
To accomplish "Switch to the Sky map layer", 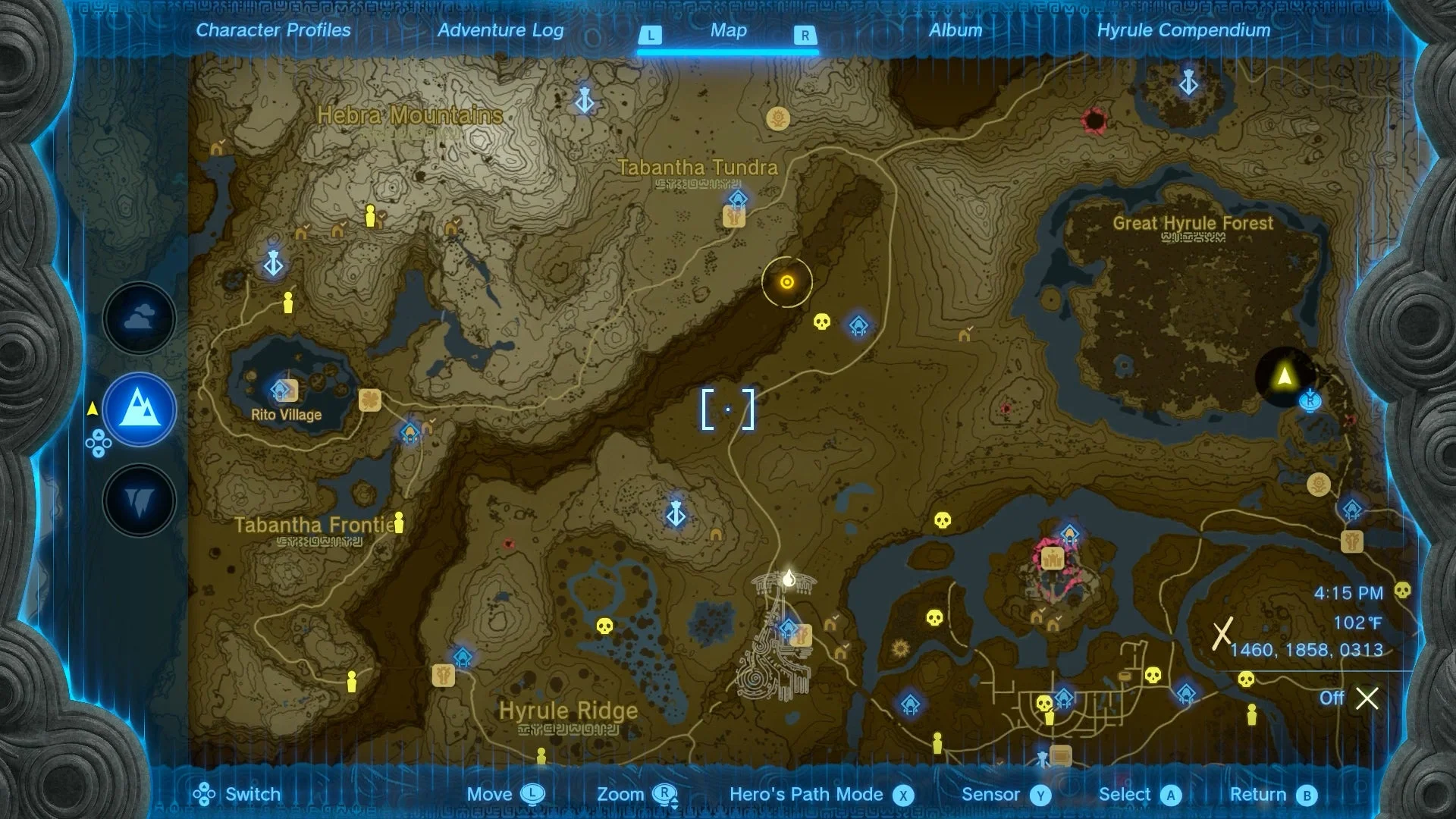I will [140, 318].
